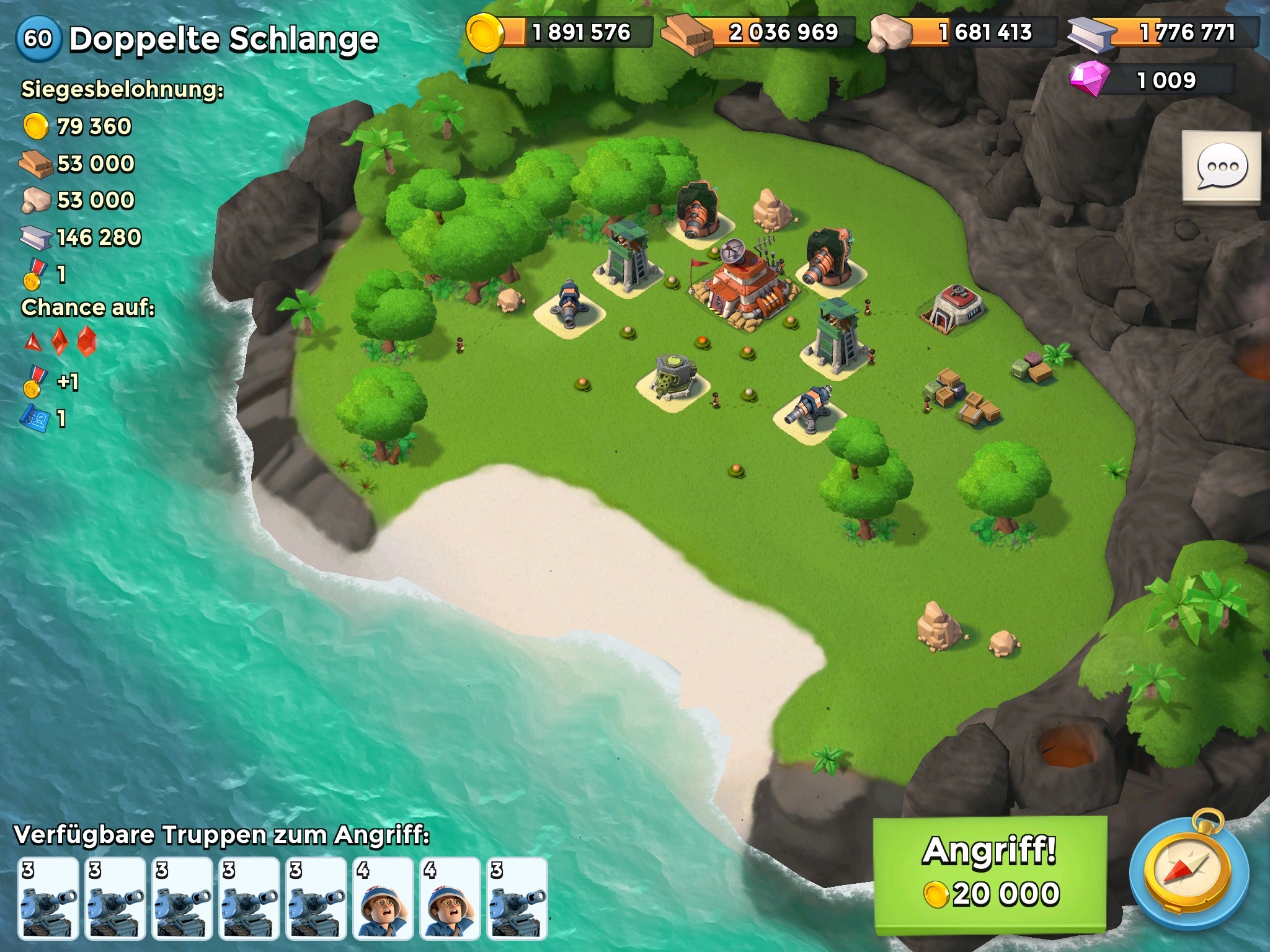Open the chat speech bubble
The width and height of the screenshot is (1270, 952).
coord(1221,167)
